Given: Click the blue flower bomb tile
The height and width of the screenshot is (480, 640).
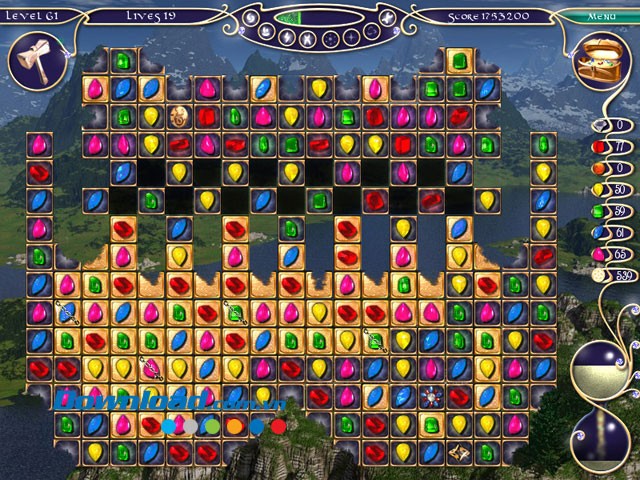Looking at the screenshot, I should [x=432, y=395].
